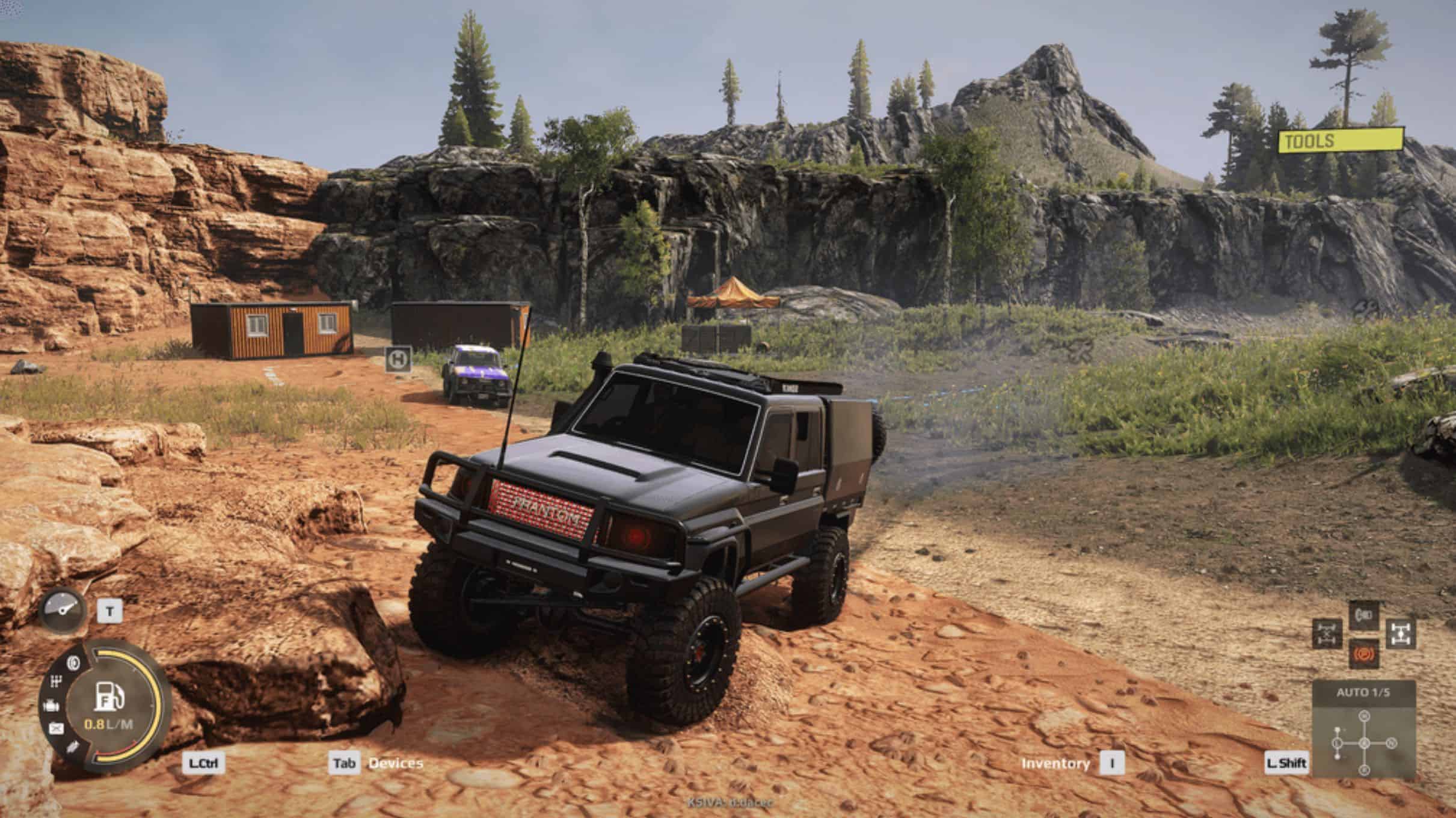Toggle the differential lock icon
Screen dimensions: 1456x818
[x=1327, y=635]
